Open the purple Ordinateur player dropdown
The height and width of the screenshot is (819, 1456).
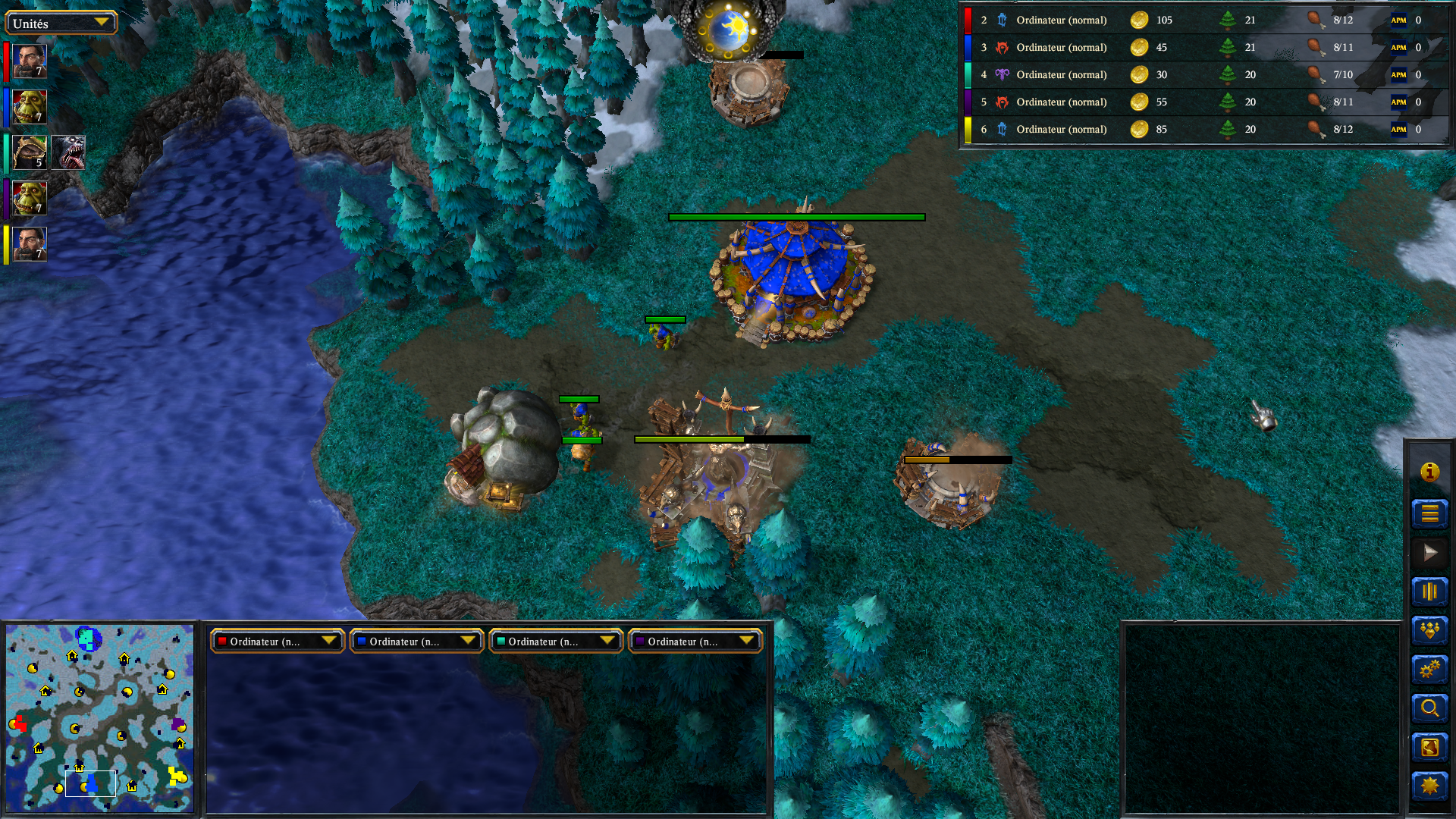[695, 642]
